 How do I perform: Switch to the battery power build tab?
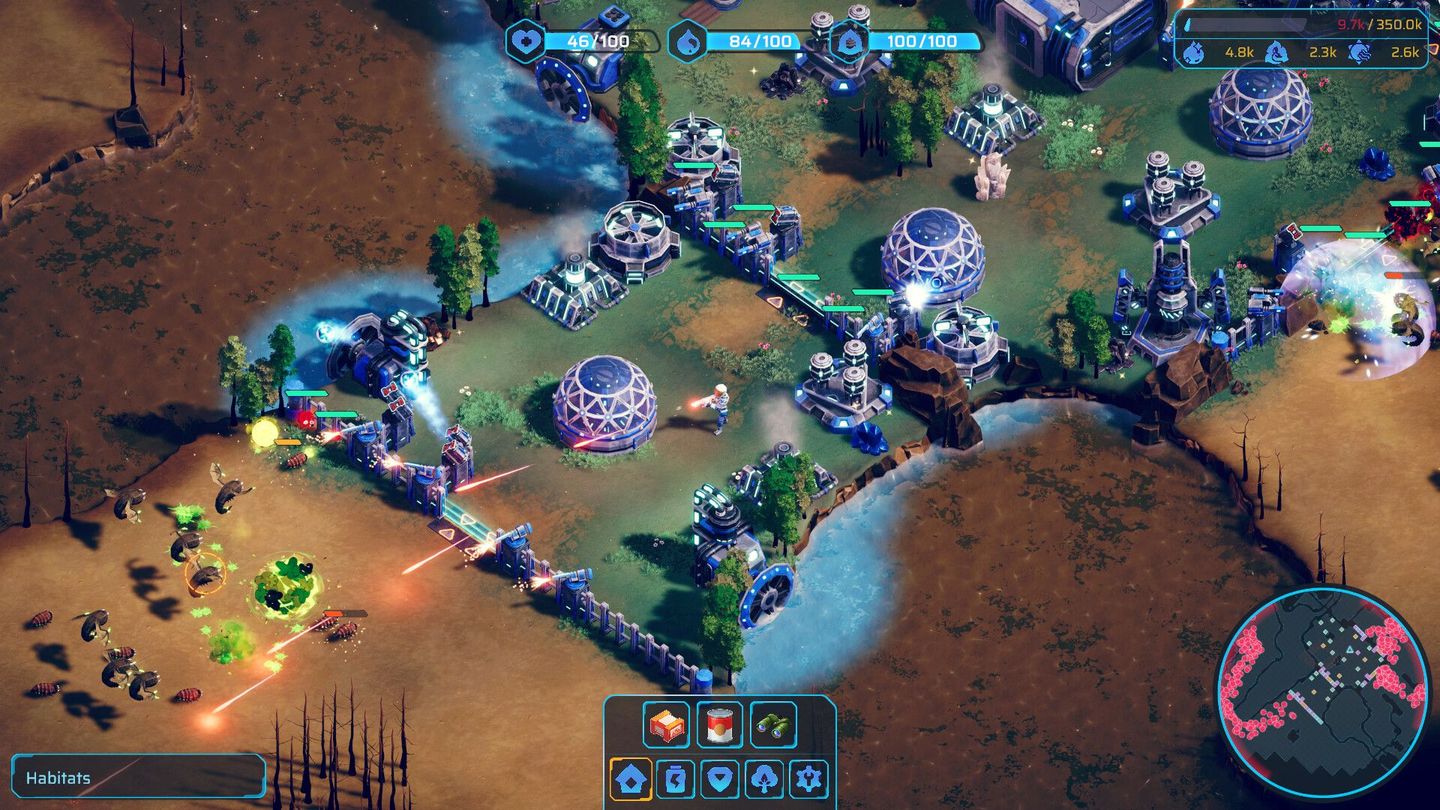(x=676, y=778)
